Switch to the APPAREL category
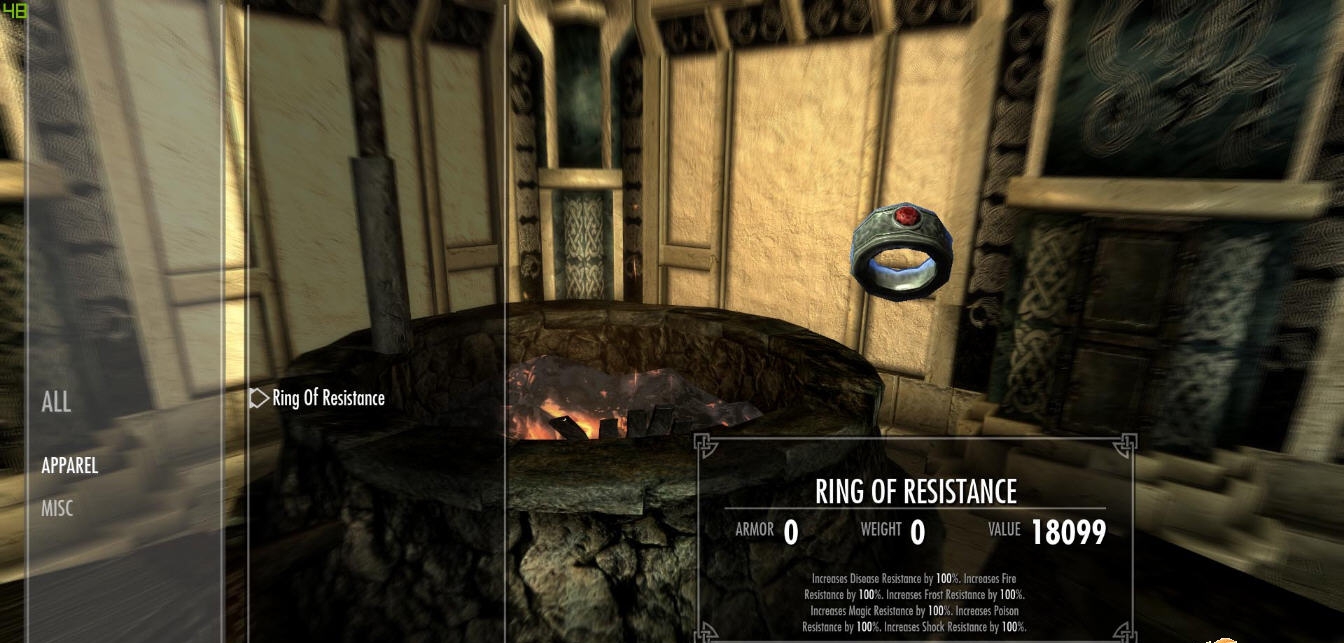Screen dimensions: 1344x643 point(69,466)
